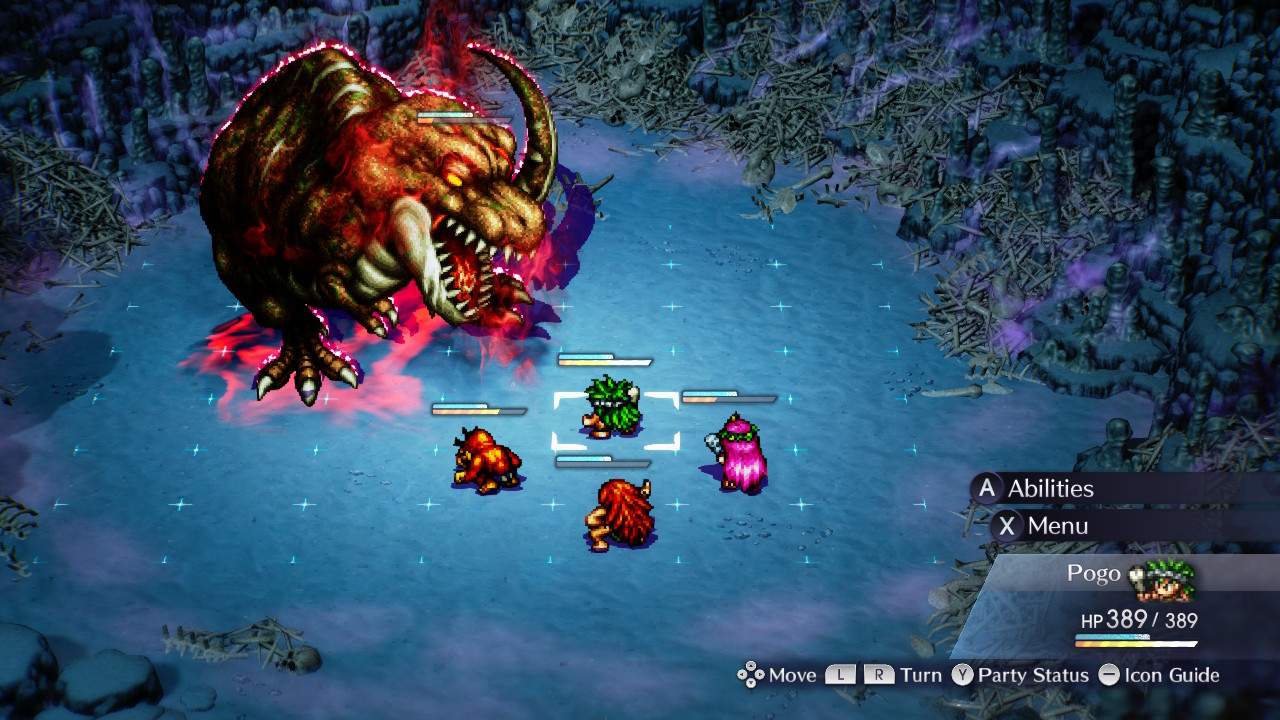The image size is (1280, 720).
Task: Open the Abilities command
Action: pos(1050,489)
